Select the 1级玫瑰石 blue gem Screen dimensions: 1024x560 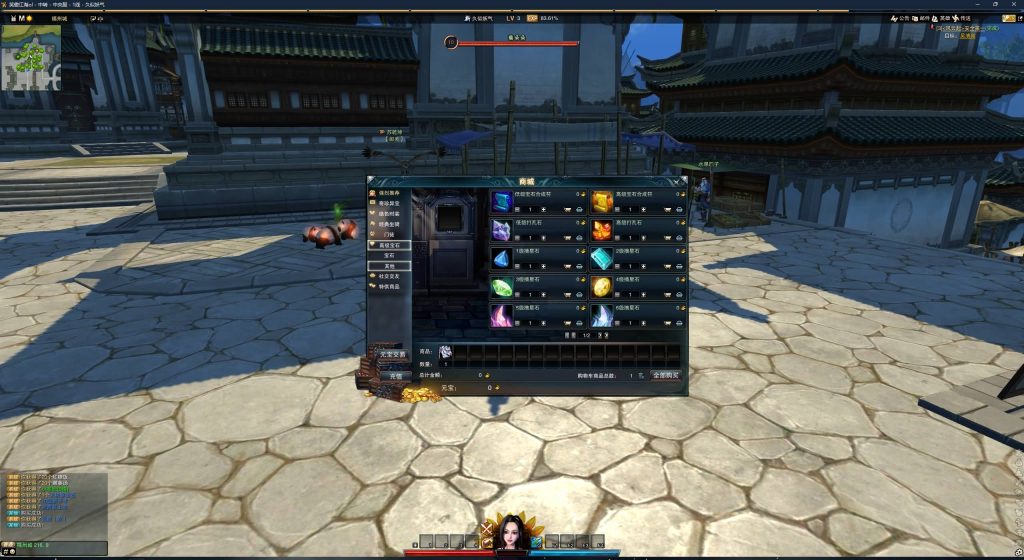point(501,258)
